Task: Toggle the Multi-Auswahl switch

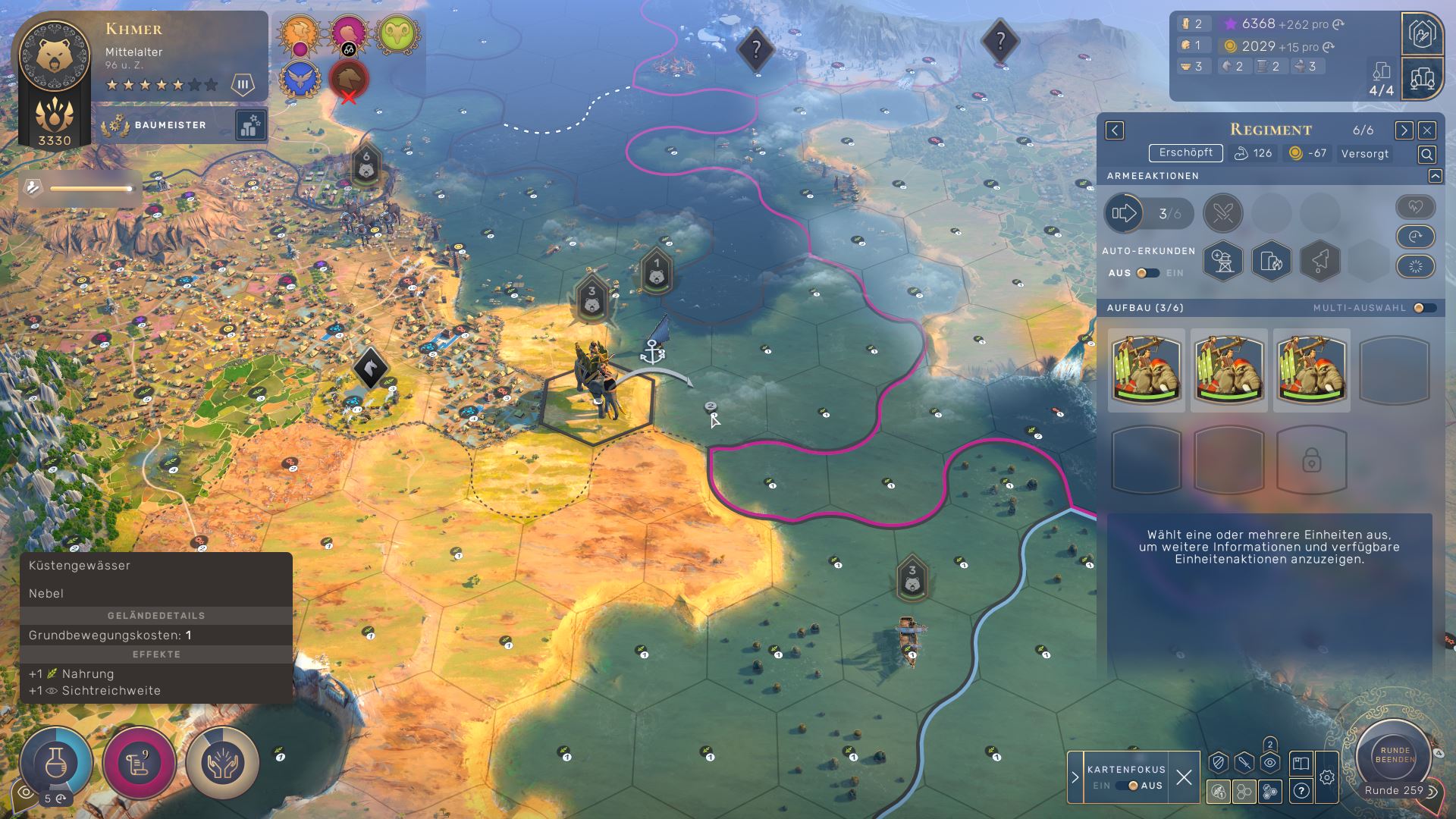Action: click(x=1424, y=308)
